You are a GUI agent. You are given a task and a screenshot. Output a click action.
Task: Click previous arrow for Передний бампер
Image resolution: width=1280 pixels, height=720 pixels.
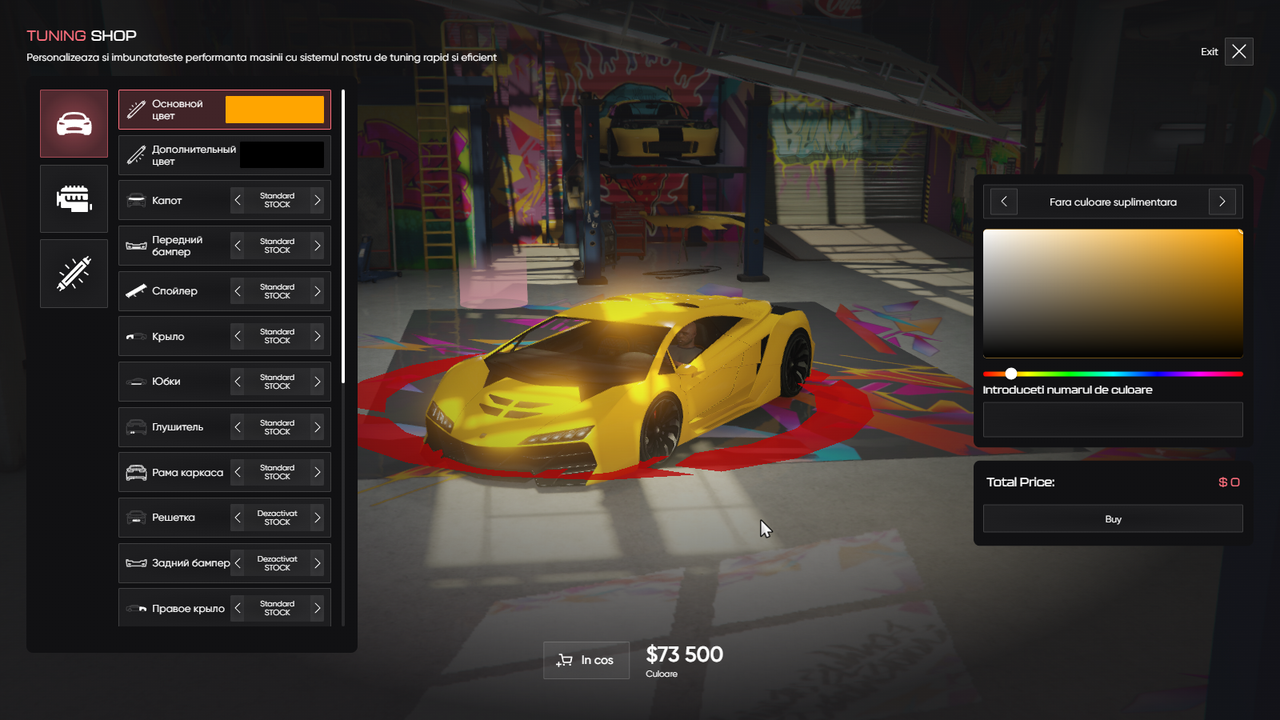pos(238,246)
